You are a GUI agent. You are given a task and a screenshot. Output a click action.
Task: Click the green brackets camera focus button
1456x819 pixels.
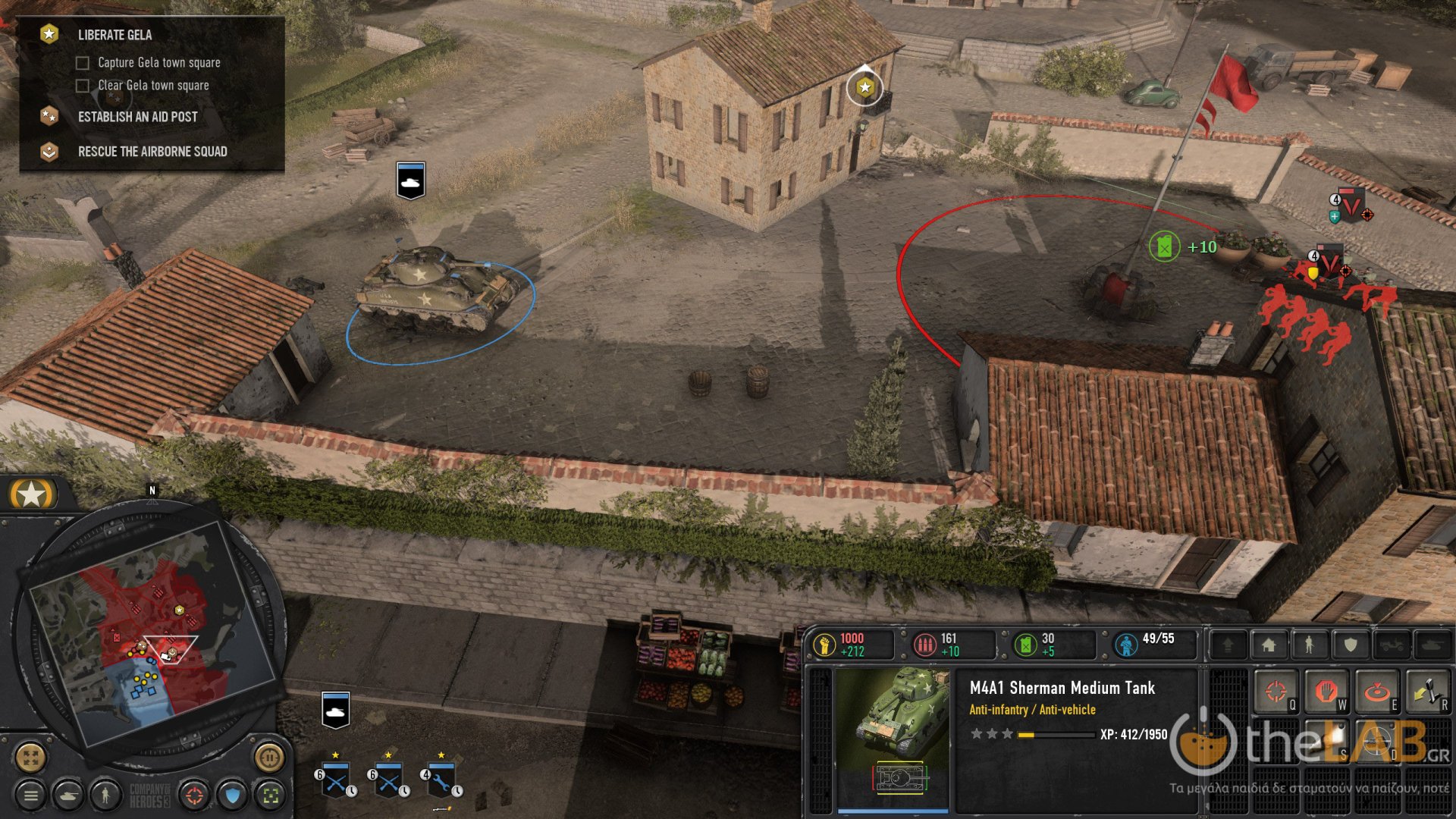tap(271, 795)
